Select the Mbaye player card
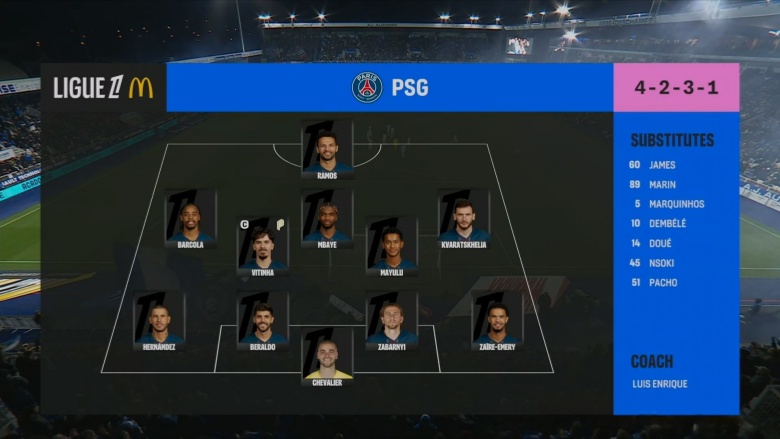 coord(327,219)
